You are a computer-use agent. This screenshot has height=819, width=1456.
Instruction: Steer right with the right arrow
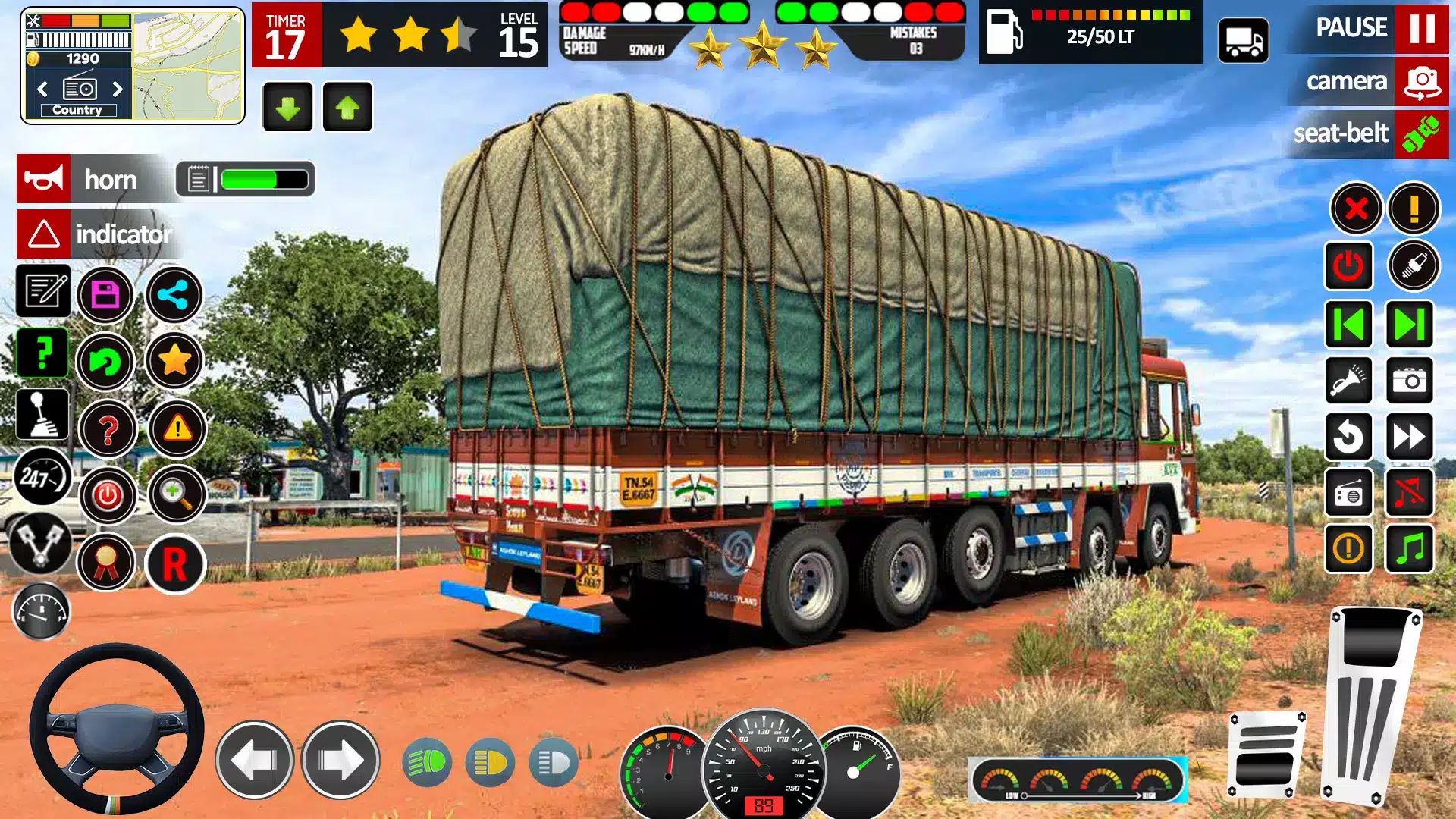340,759
